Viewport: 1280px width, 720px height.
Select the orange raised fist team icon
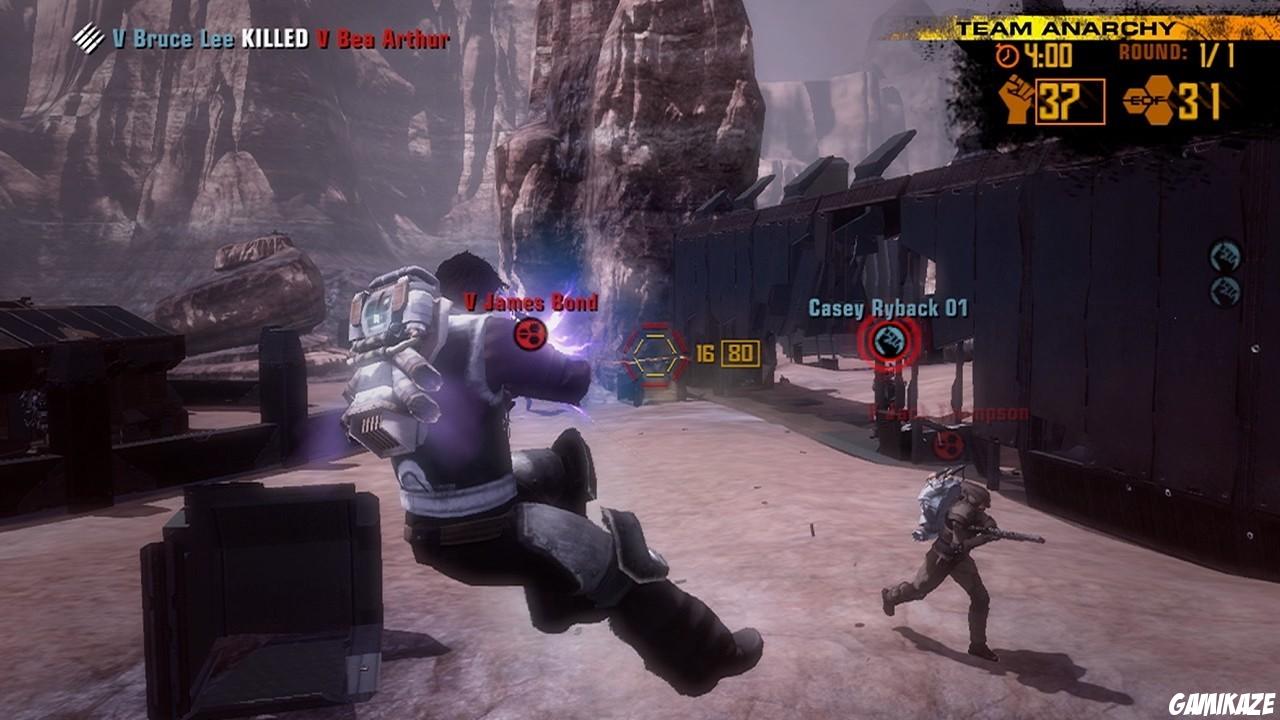(1016, 100)
